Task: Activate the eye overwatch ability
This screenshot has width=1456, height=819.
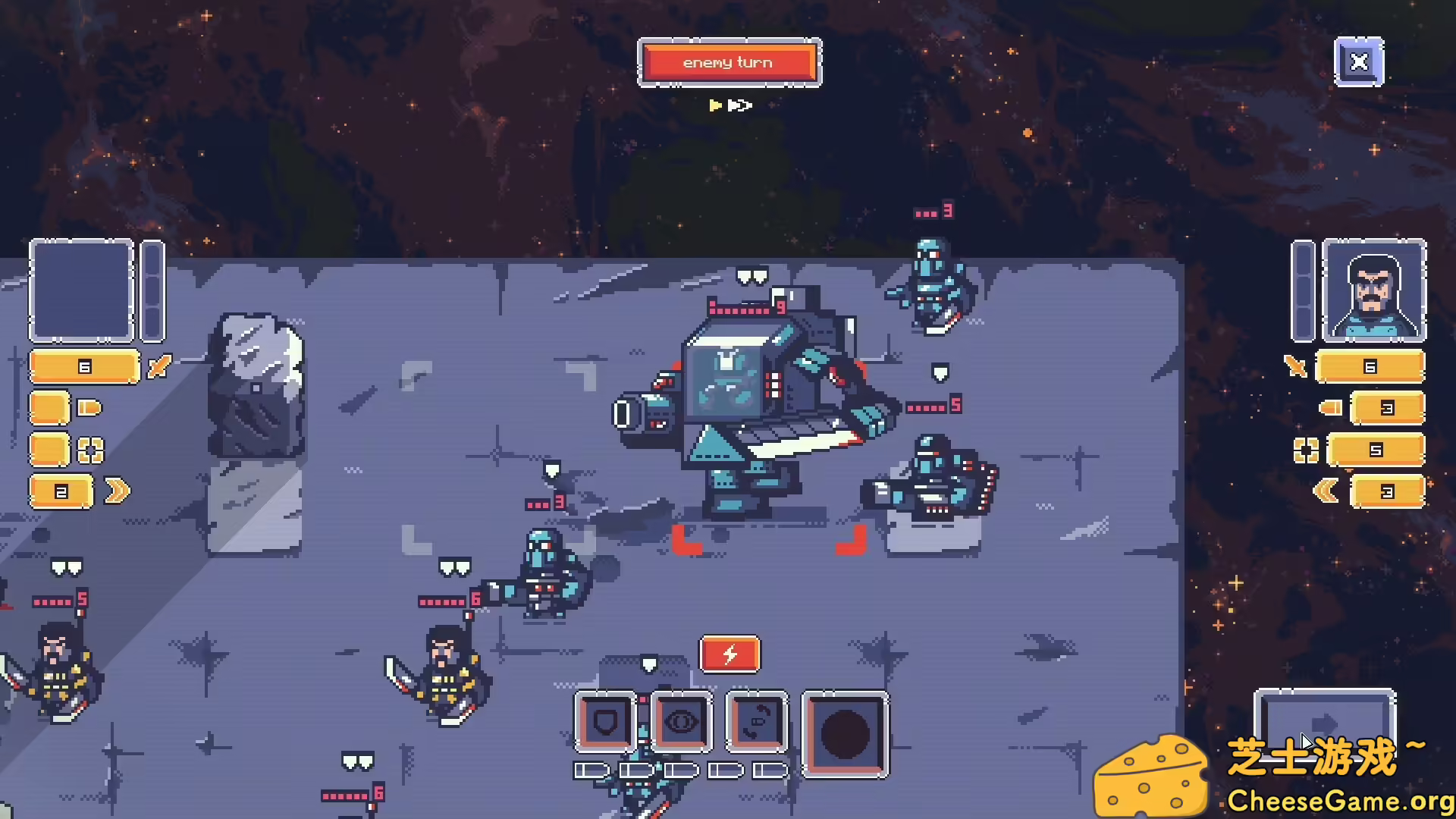Action: pyautogui.click(x=681, y=722)
